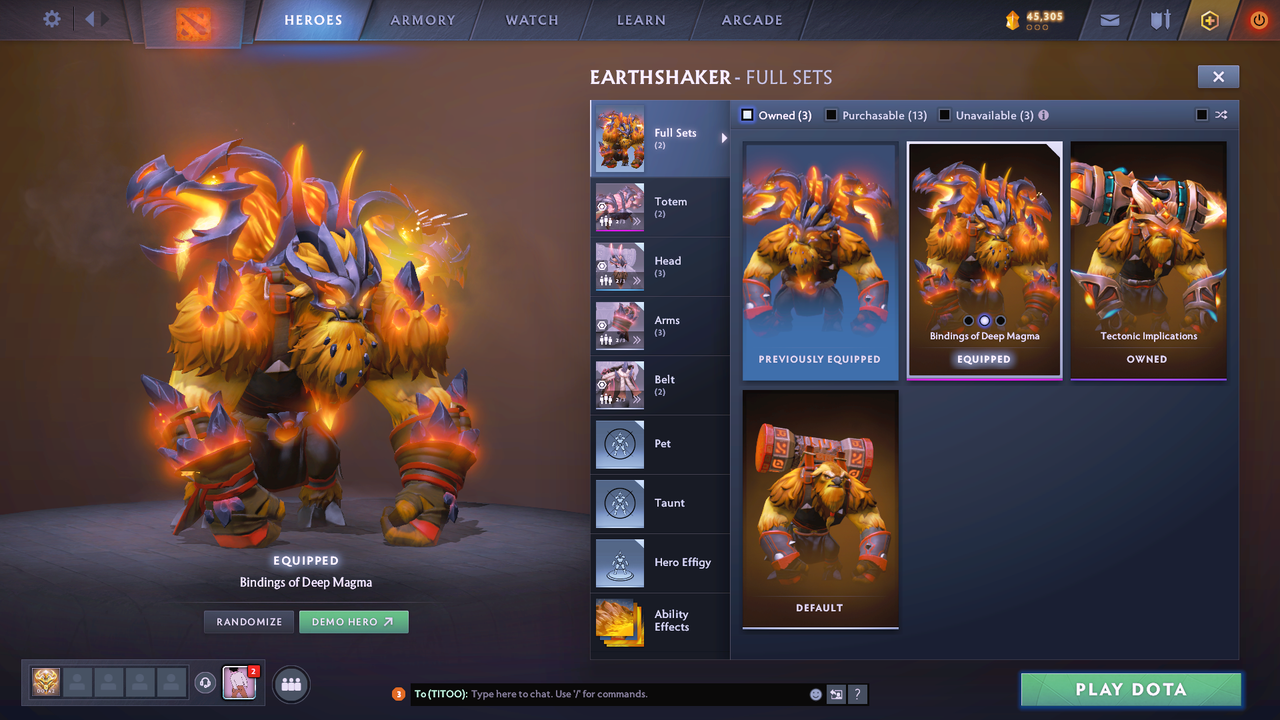Toggle the Owned items filter
The height and width of the screenshot is (720, 1280).
tap(746, 115)
